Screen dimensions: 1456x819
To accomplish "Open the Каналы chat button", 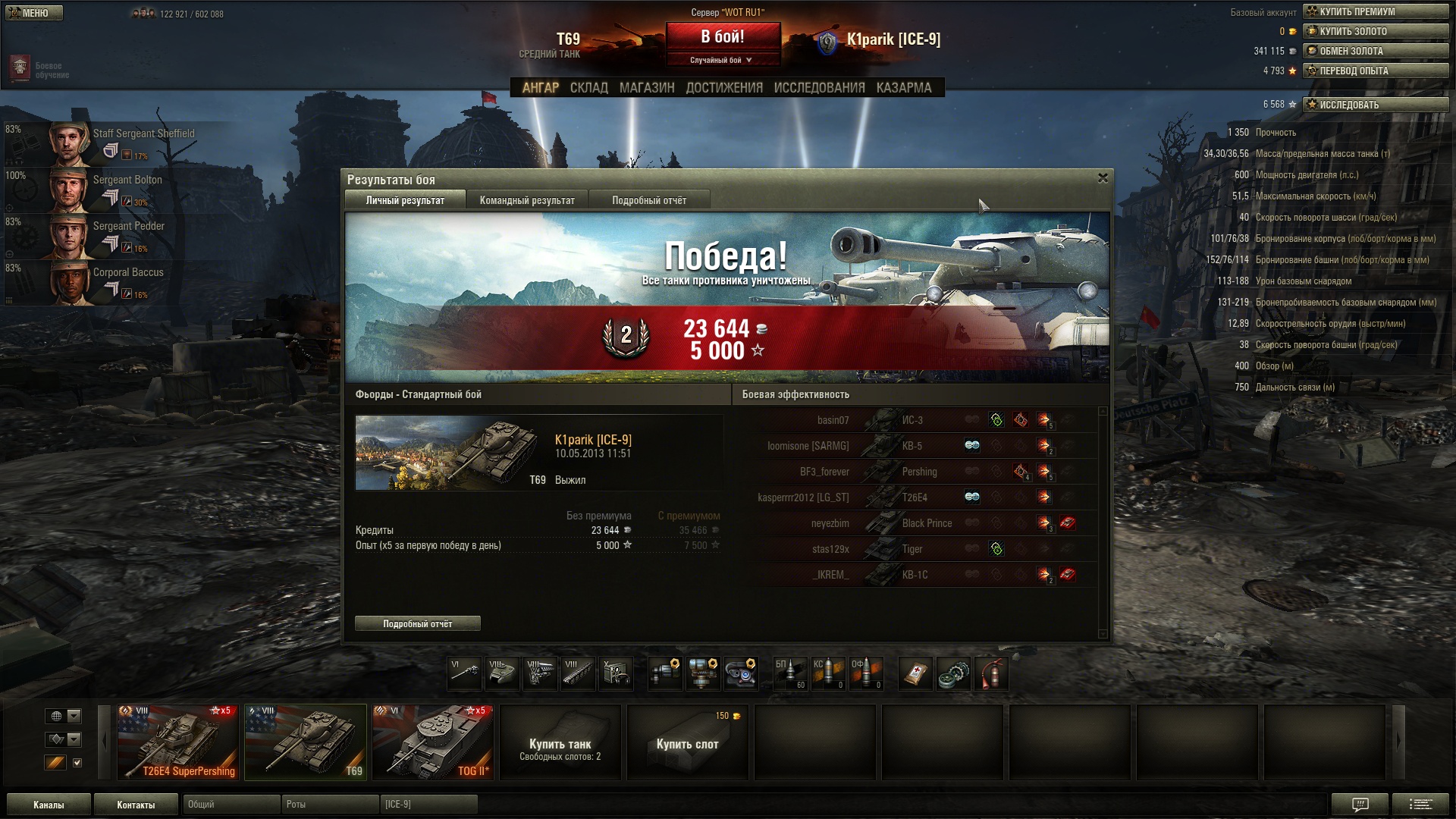I will [x=49, y=805].
